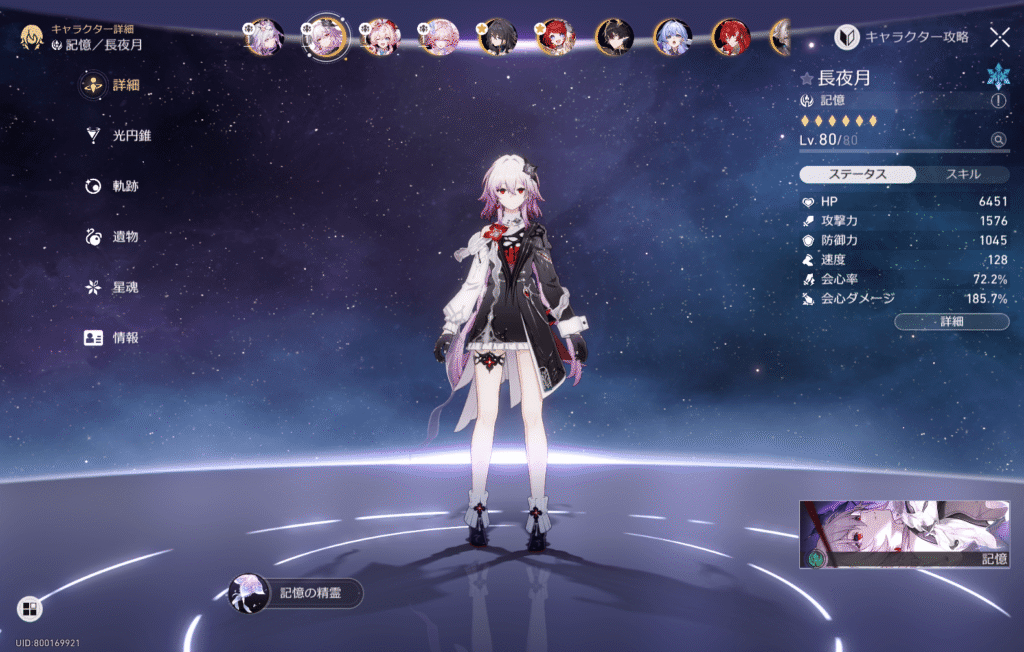1024x652 pixels.
Task: Switch to the スキル tab
Action: point(962,174)
